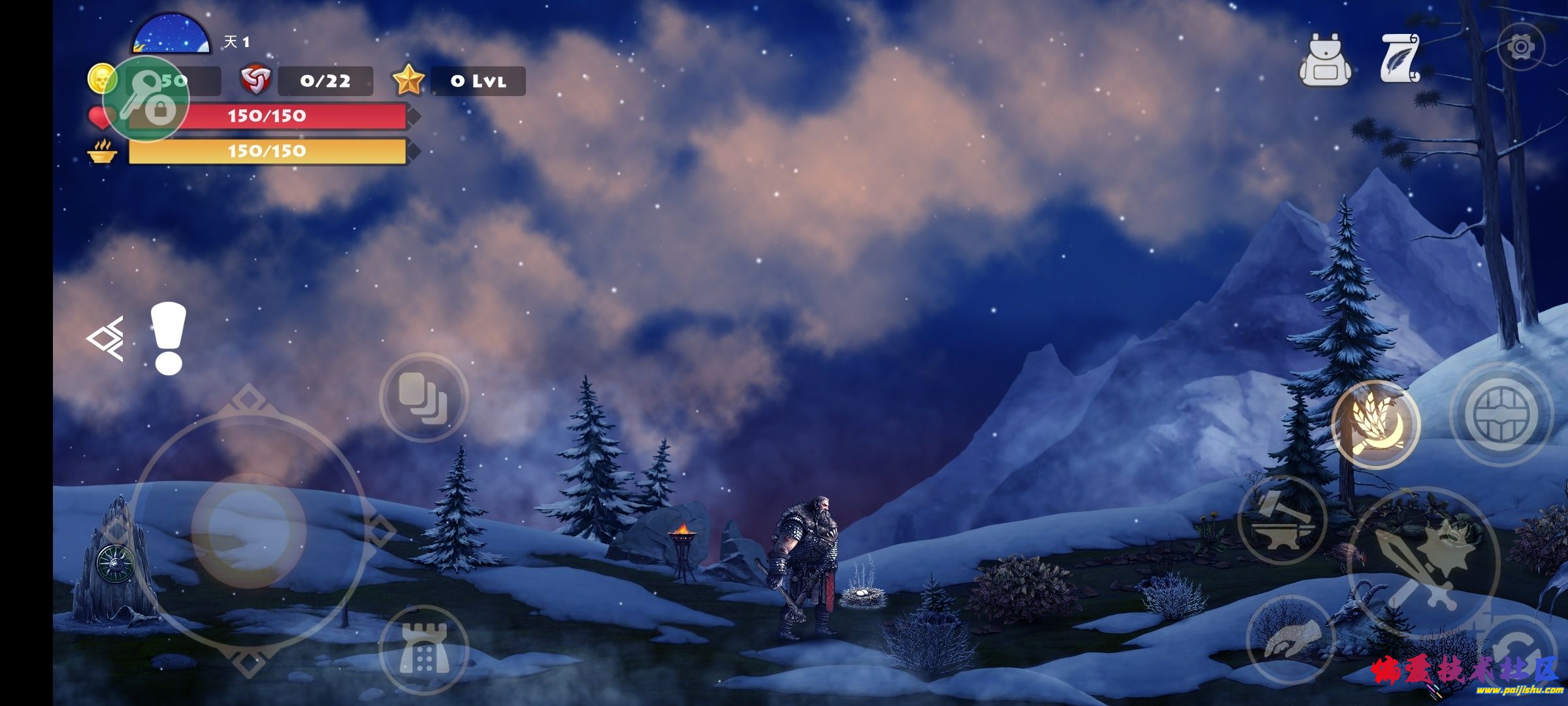Image resolution: width=1568 pixels, height=706 pixels.
Task: Open settings with the gear icon
Action: coord(1521,47)
